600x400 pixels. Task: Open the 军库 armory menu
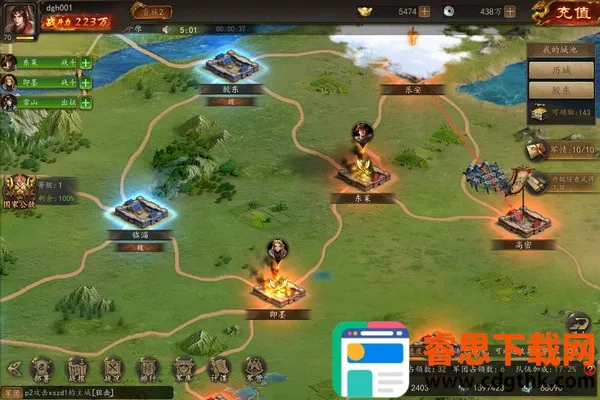(182, 368)
